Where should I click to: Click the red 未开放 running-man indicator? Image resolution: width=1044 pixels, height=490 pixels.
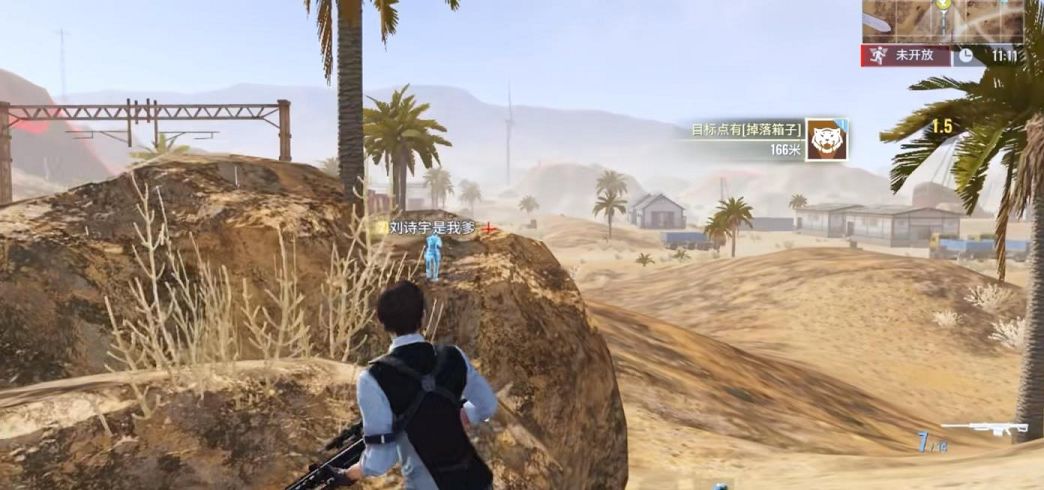pyautogui.click(x=905, y=56)
